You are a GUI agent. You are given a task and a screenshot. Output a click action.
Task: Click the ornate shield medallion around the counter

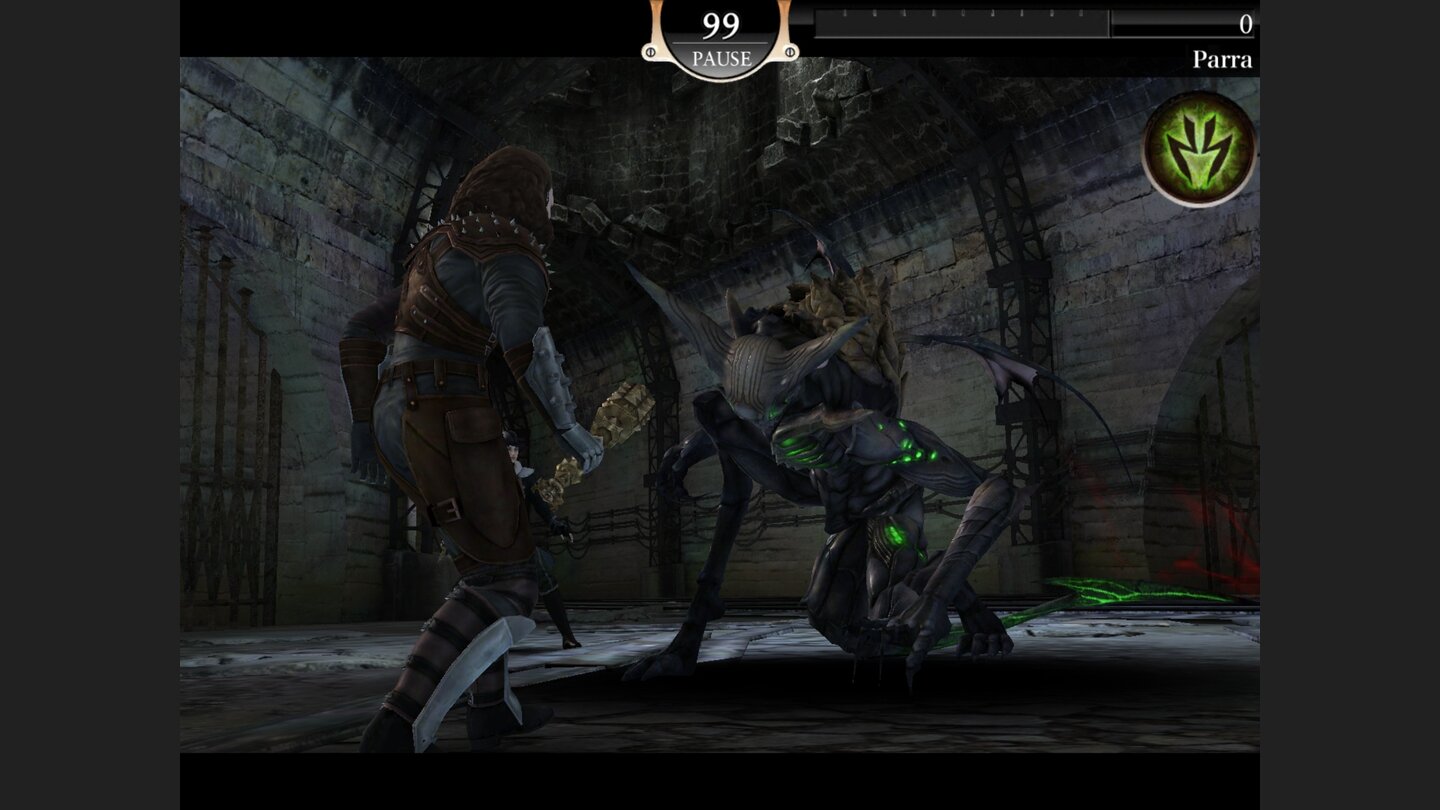pos(720,35)
